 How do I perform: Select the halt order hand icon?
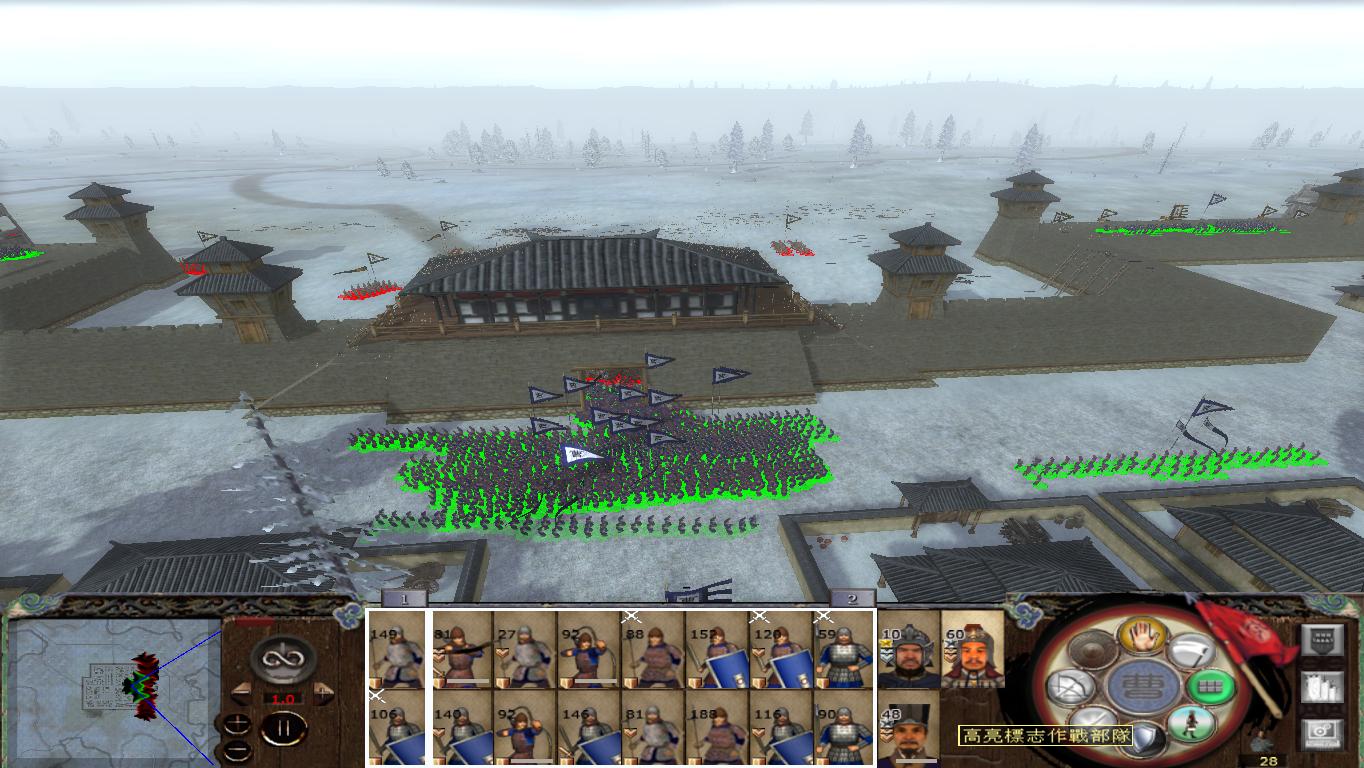(1143, 640)
